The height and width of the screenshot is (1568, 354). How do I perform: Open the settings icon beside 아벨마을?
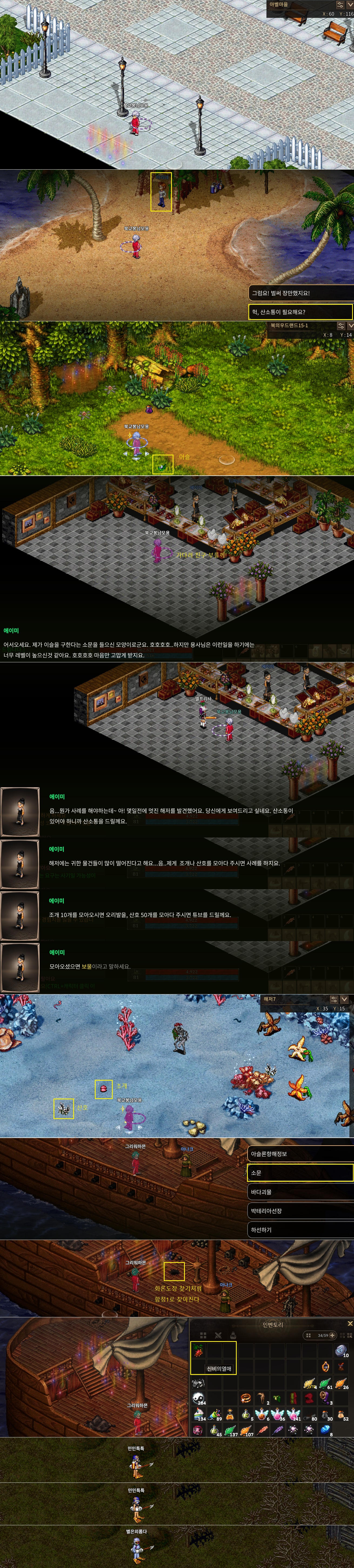[340, 4]
